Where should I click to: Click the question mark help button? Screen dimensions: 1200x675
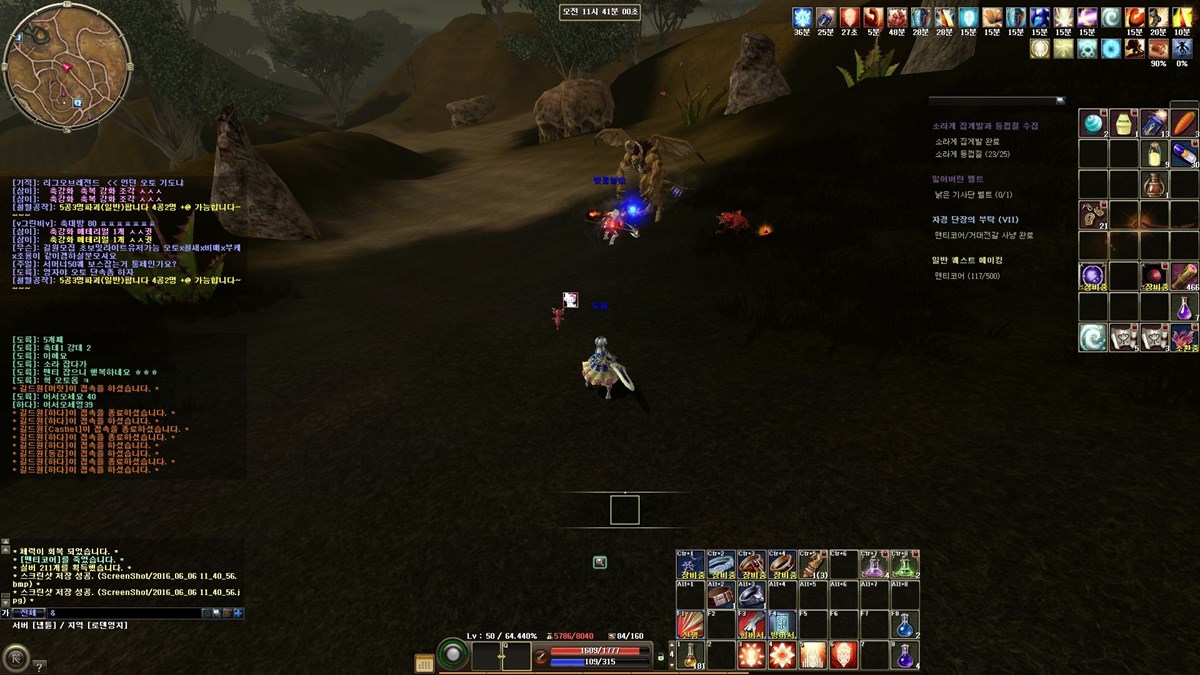pyautogui.click(x=39, y=665)
